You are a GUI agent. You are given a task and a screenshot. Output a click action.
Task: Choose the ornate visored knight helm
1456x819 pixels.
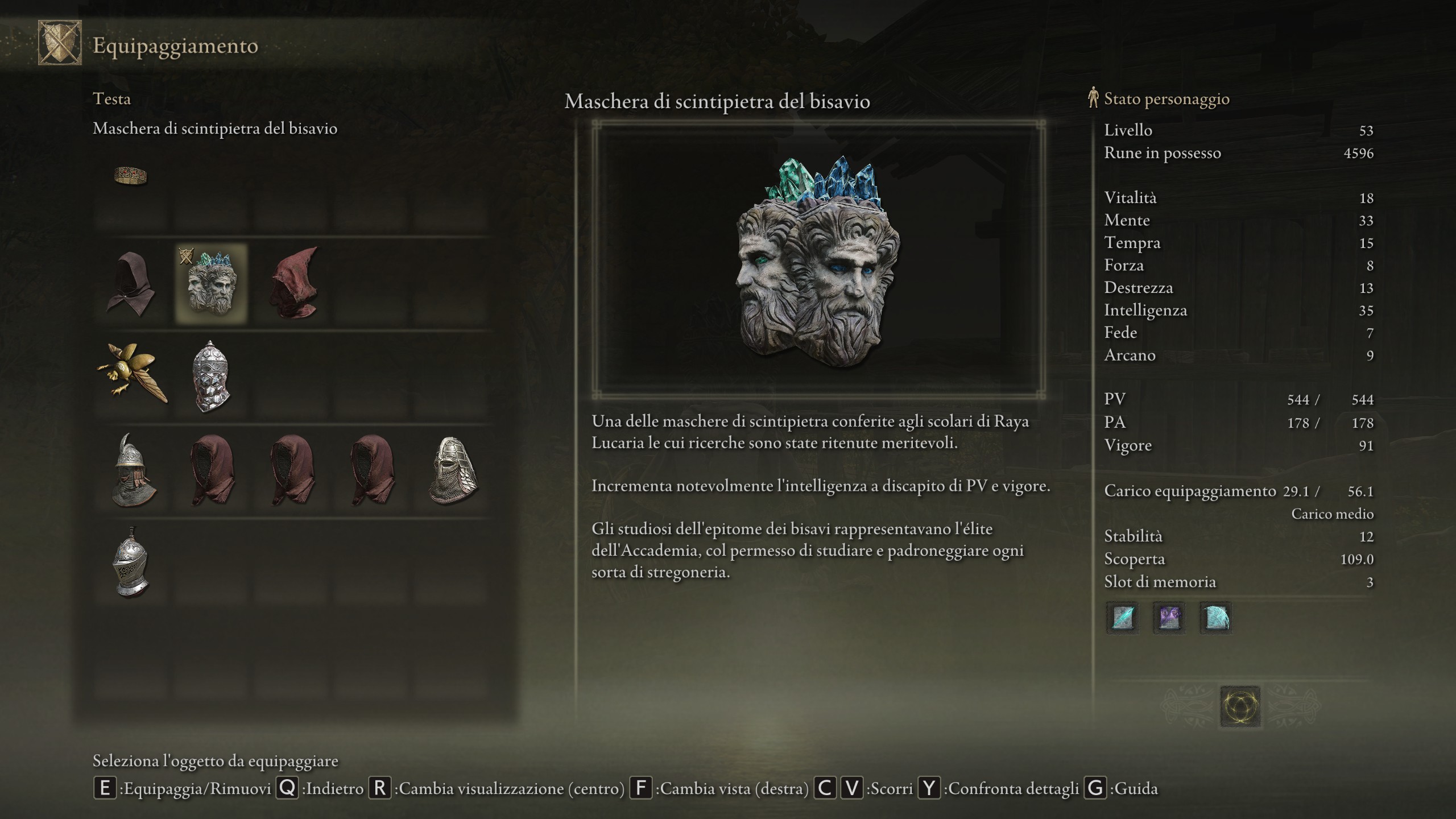pyautogui.click(x=131, y=562)
